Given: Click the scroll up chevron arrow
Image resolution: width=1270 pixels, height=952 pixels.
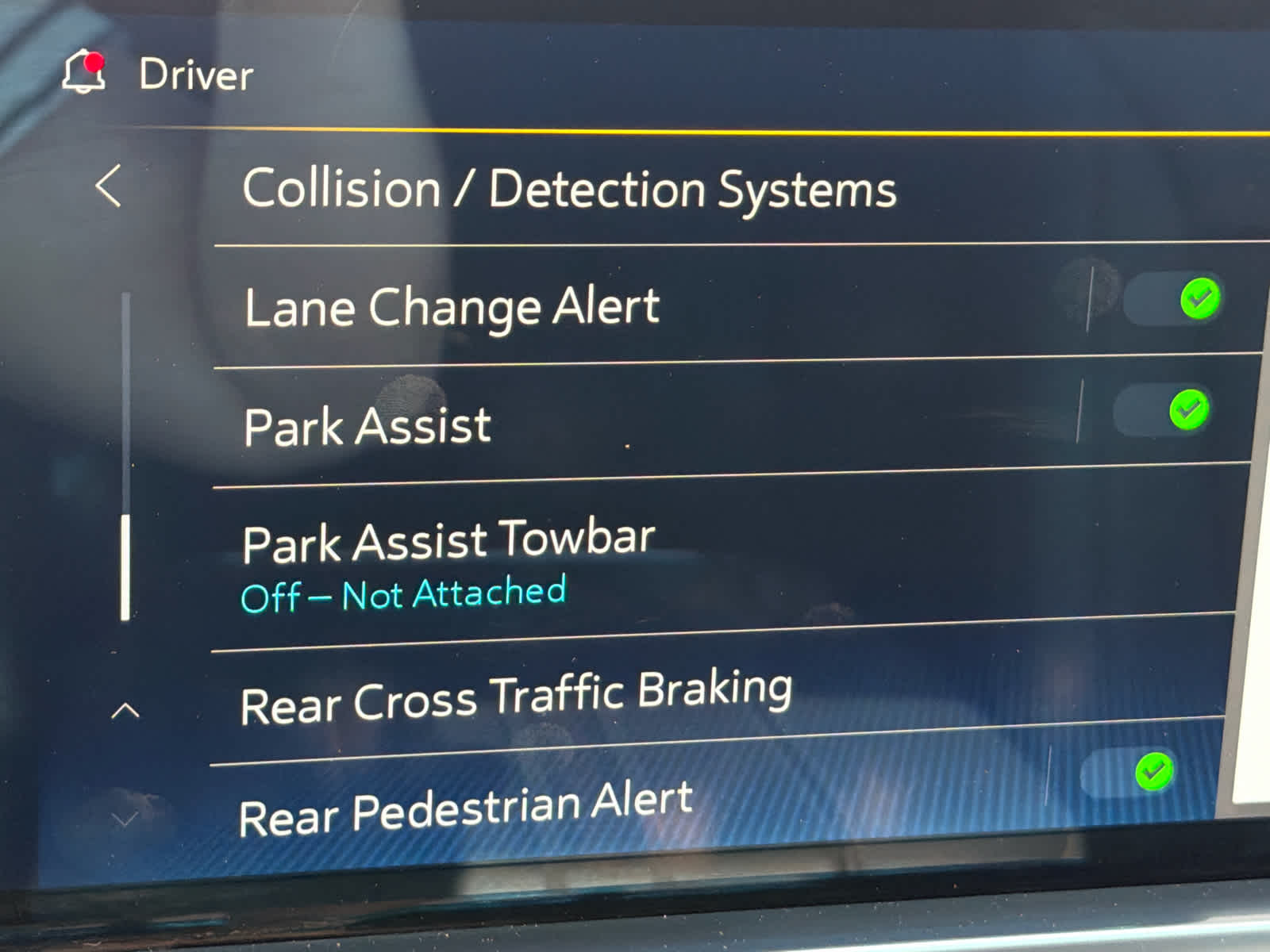Looking at the screenshot, I should pyautogui.click(x=125, y=710).
